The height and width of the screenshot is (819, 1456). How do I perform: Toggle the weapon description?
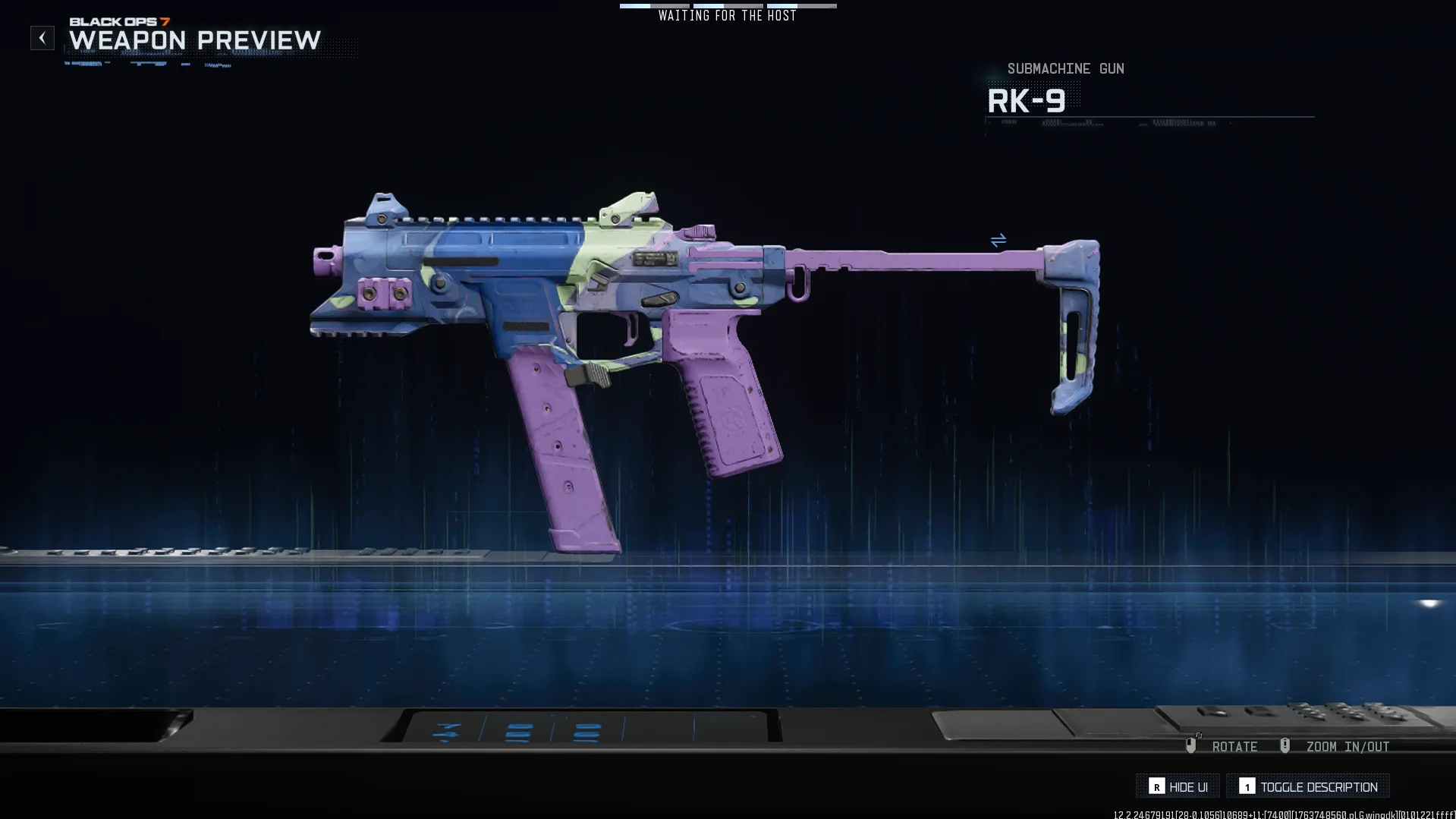point(1308,786)
